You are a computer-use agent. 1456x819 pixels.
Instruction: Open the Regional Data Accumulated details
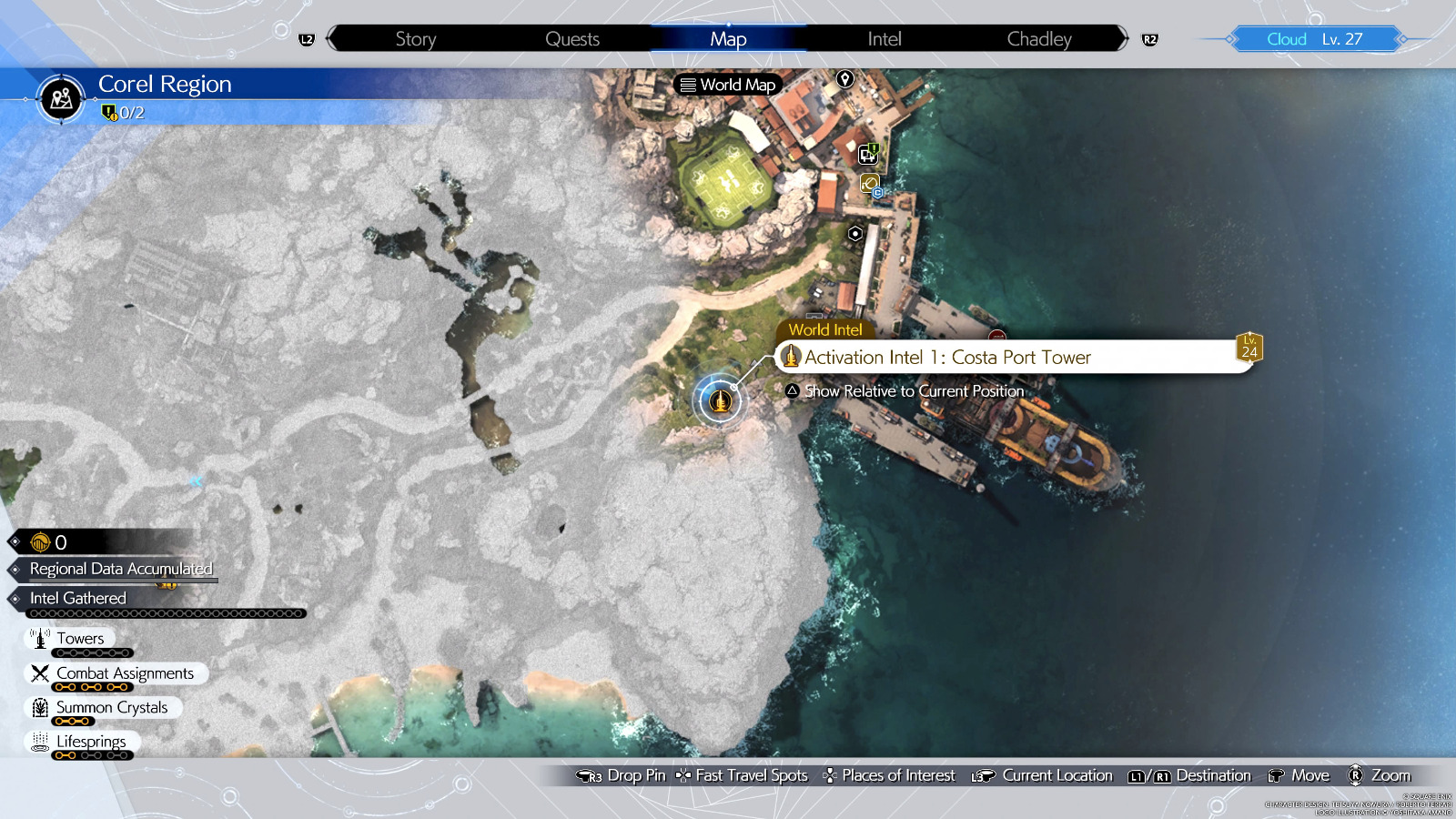tap(121, 568)
